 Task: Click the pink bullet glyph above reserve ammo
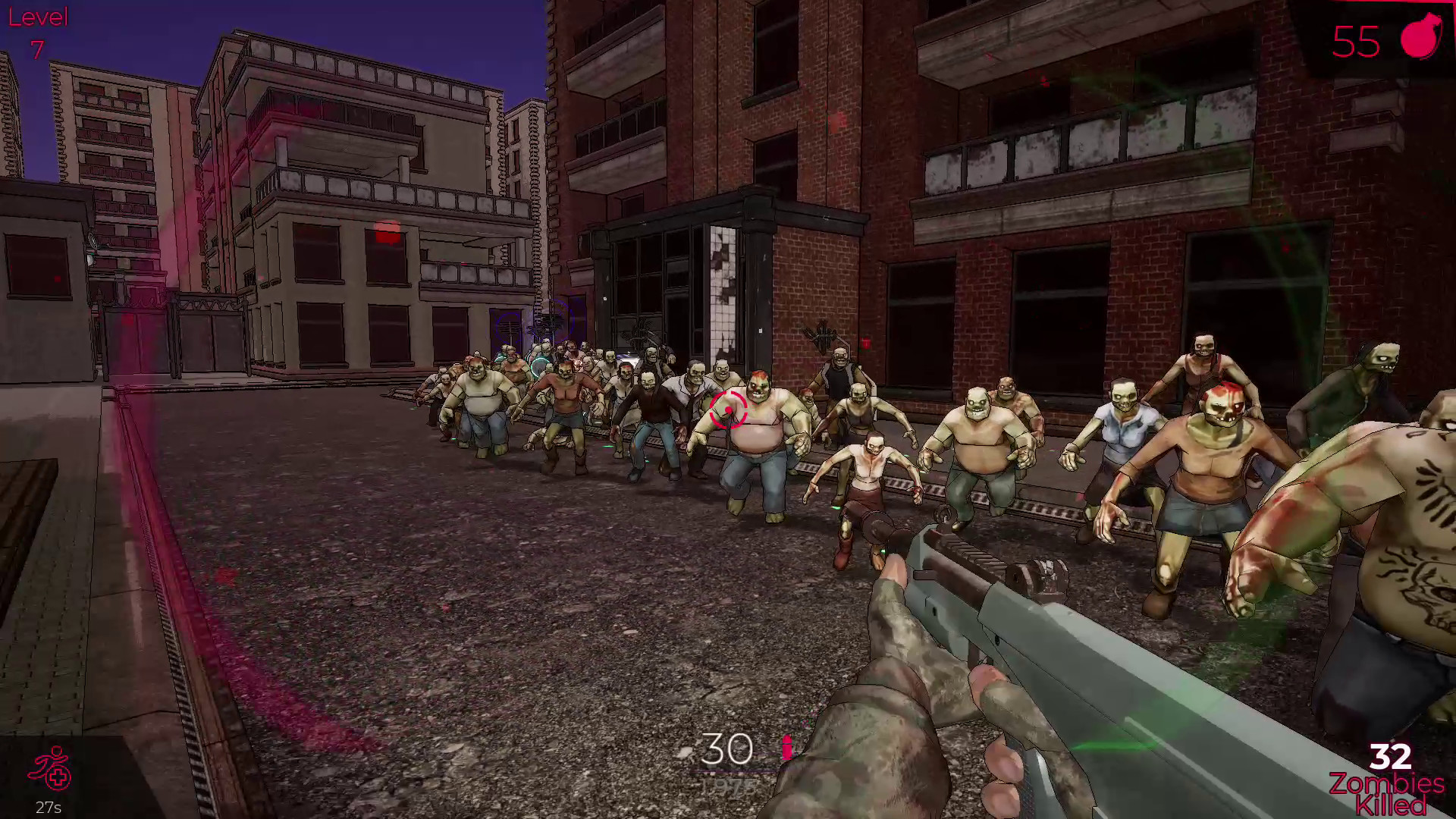(786, 747)
